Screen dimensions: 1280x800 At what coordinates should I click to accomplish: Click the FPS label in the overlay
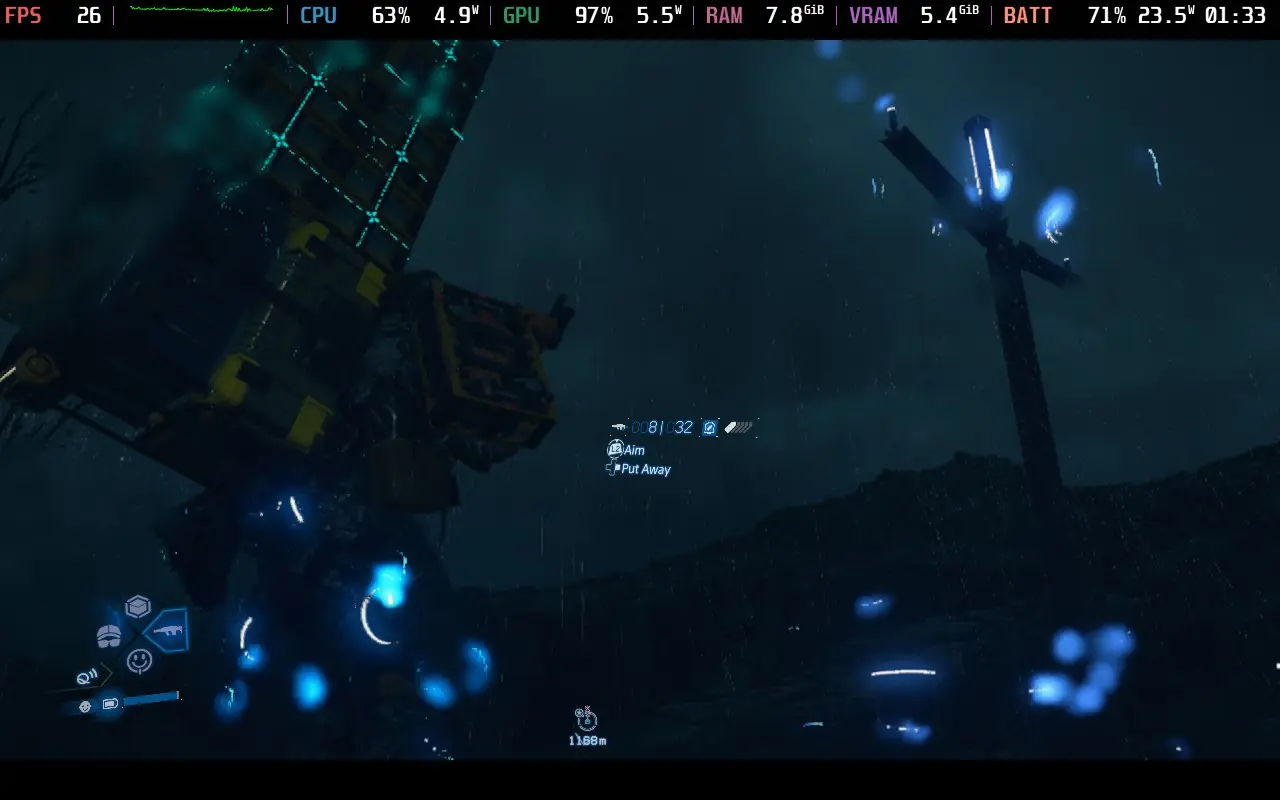pyautogui.click(x=24, y=15)
